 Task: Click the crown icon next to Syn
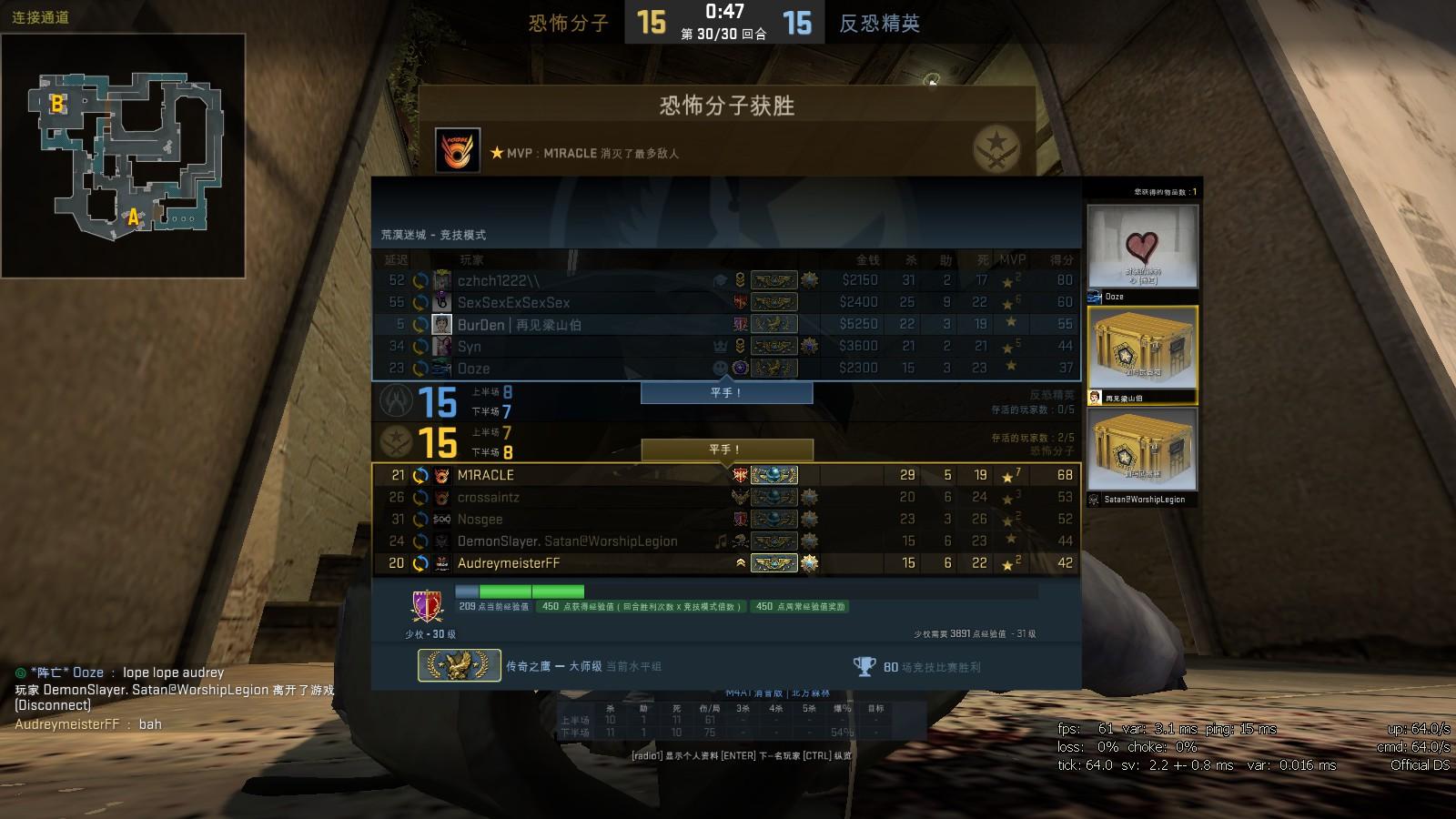point(721,345)
